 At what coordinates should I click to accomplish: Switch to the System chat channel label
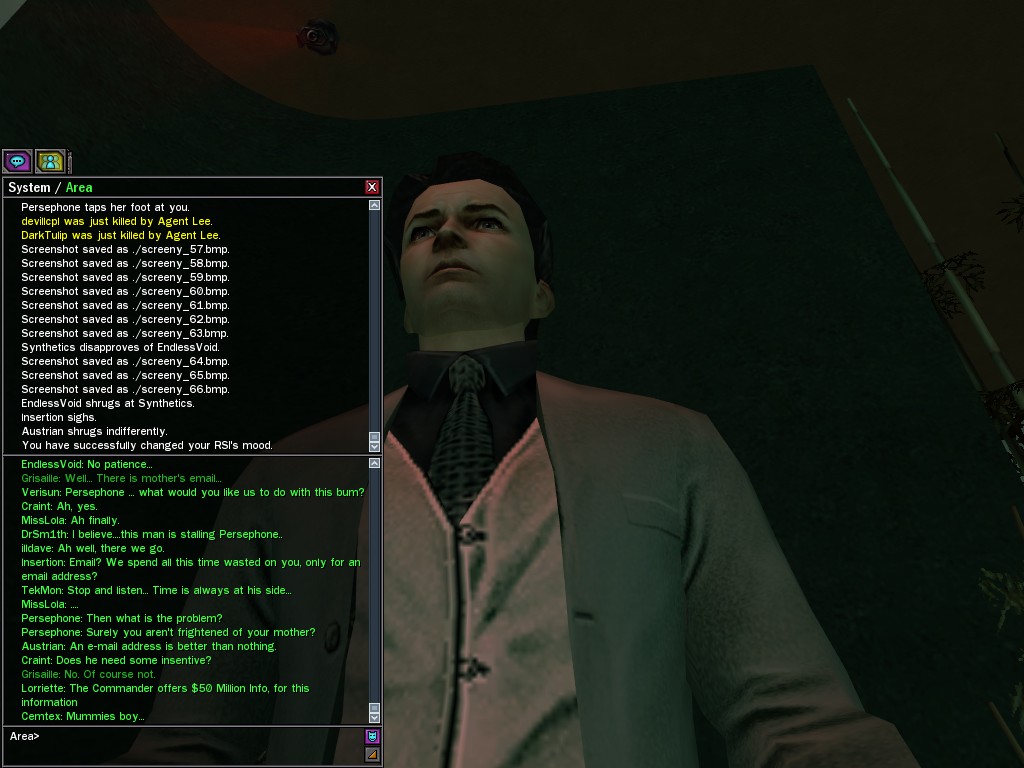pos(29,188)
